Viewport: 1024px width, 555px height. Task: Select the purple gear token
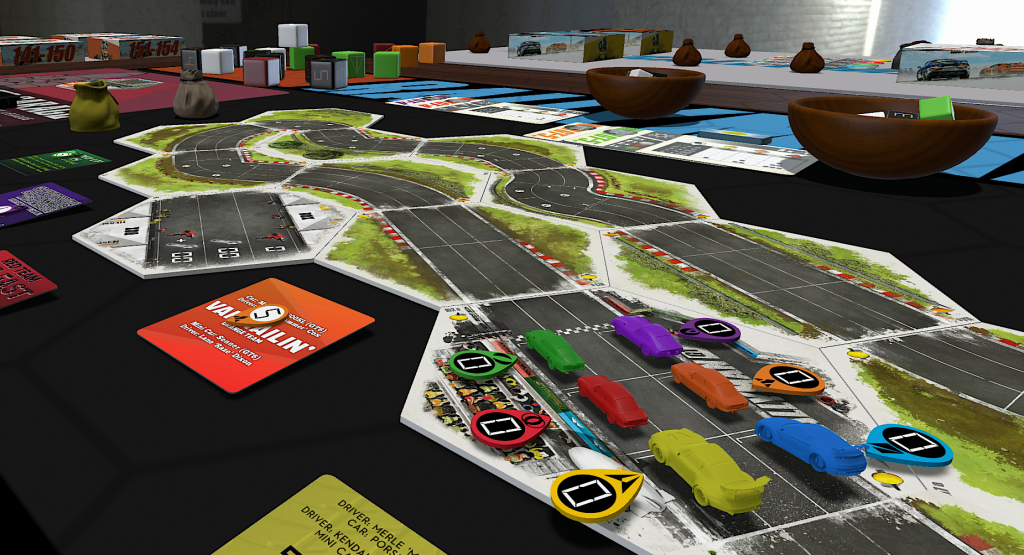coord(710,328)
